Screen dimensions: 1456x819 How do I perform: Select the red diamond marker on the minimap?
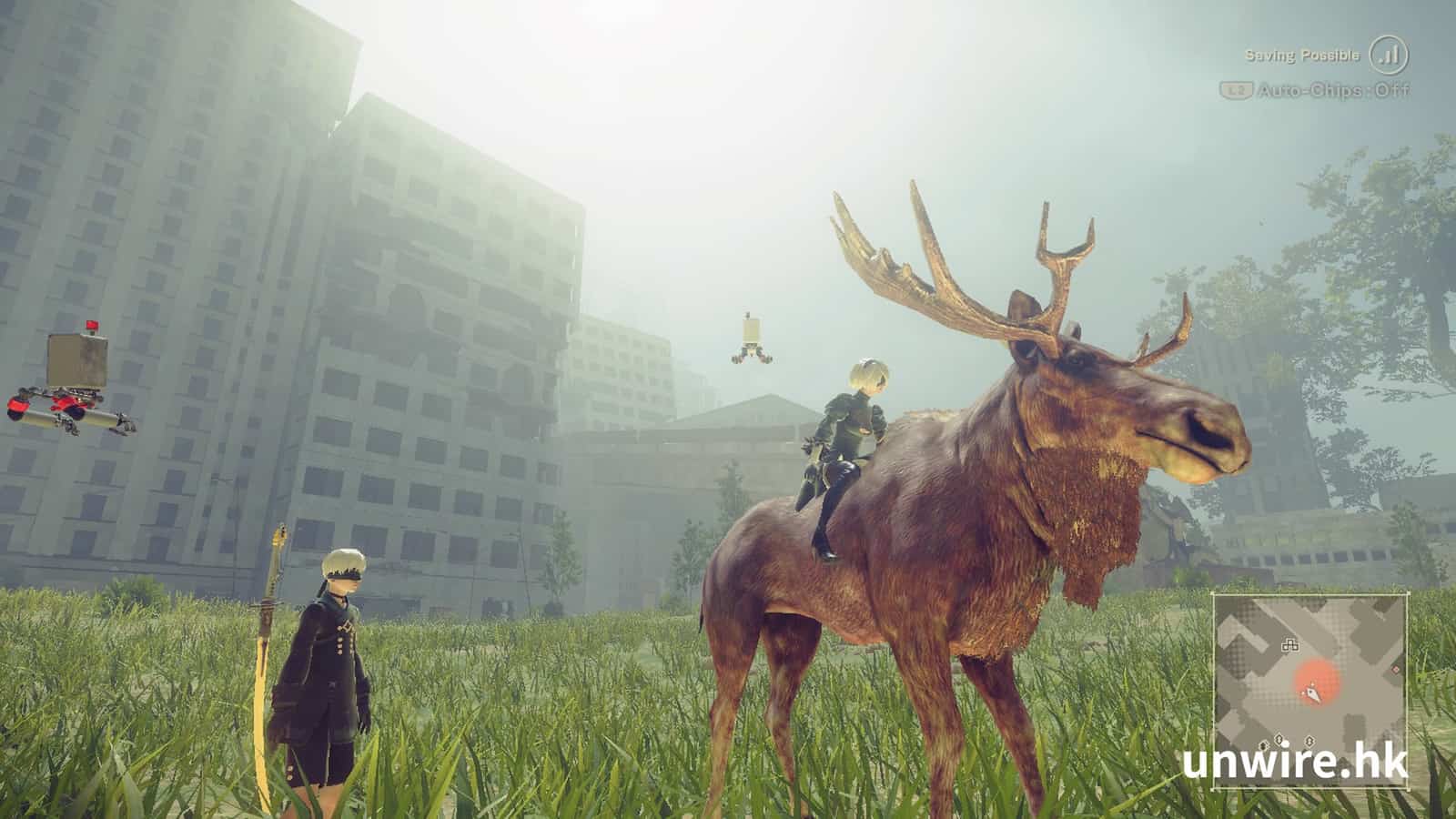click(1397, 671)
